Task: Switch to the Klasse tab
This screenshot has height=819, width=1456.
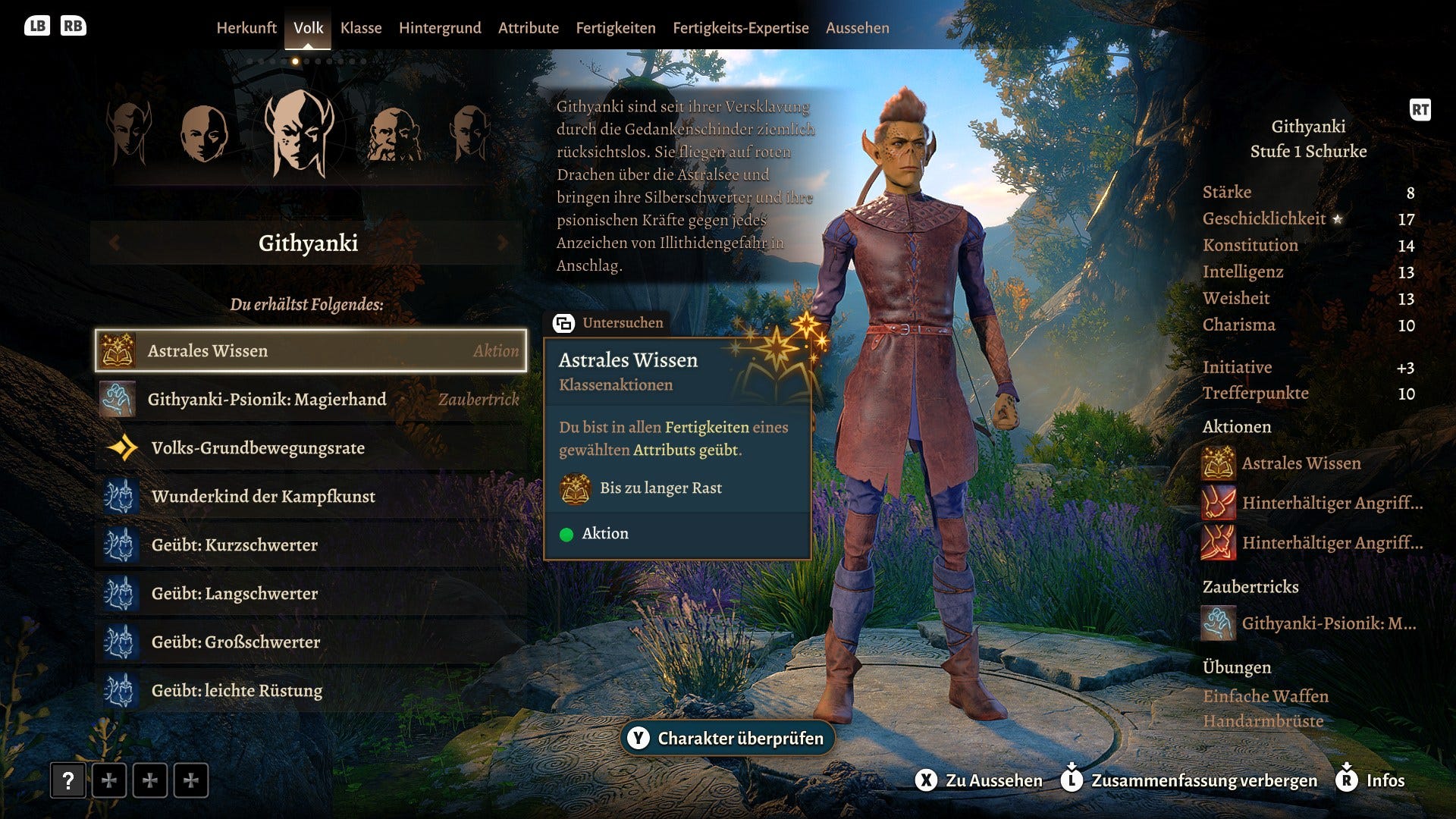Action: (x=362, y=28)
